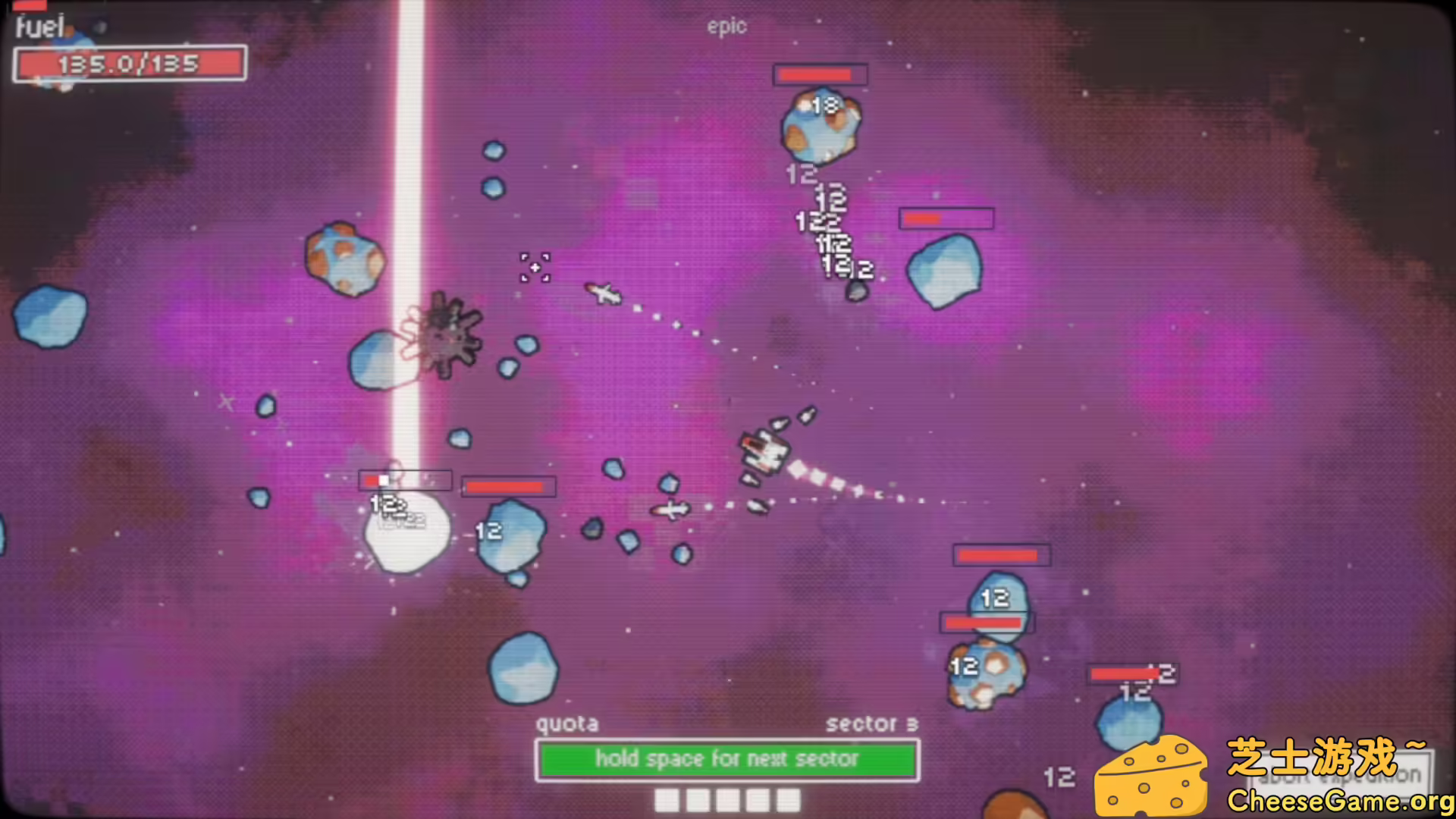1456x819 pixels.
Task: Click the crosshair targeting reticle
Action: [535, 269]
